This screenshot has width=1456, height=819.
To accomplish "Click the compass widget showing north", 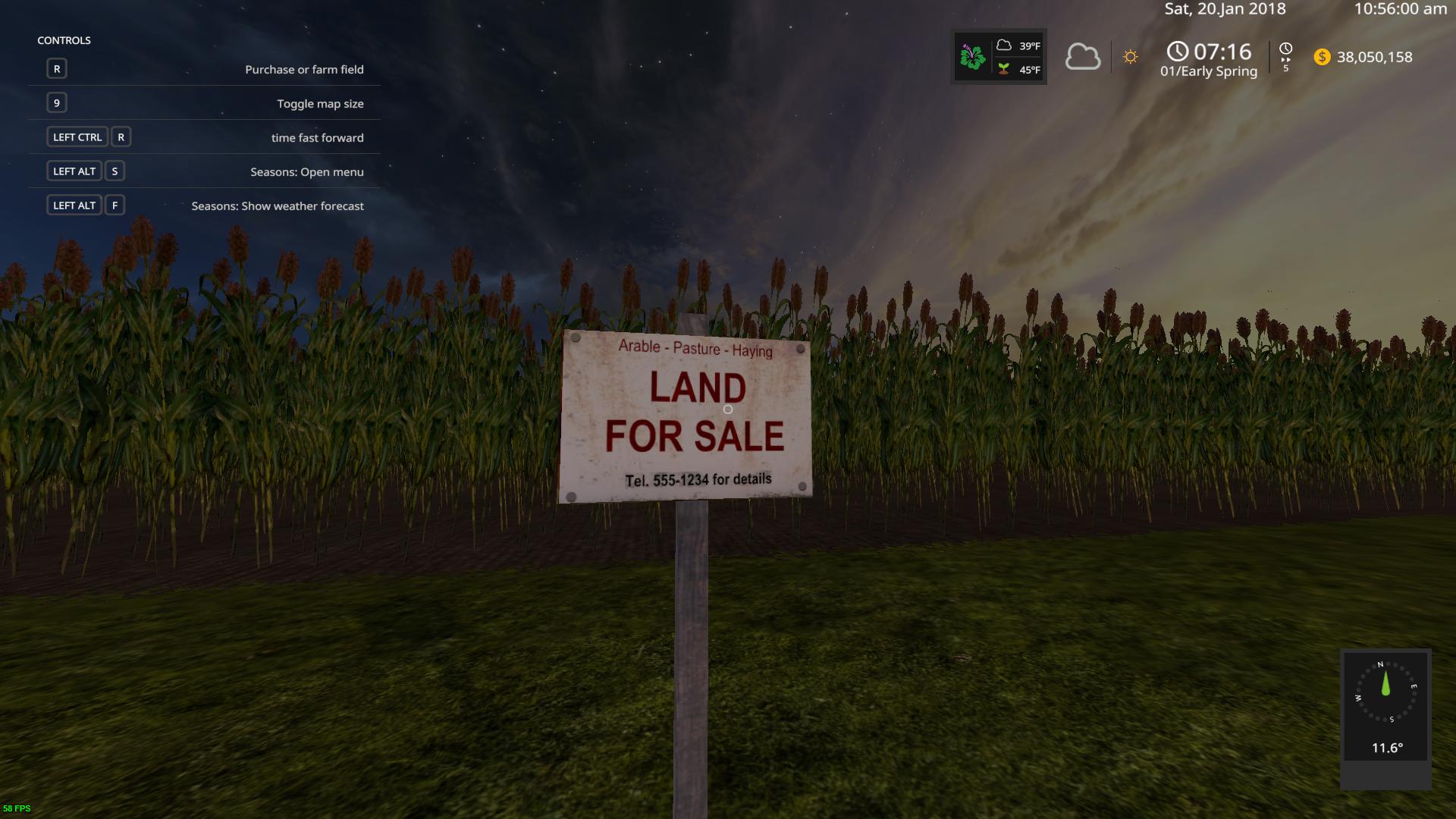I will tap(1385, 692).
